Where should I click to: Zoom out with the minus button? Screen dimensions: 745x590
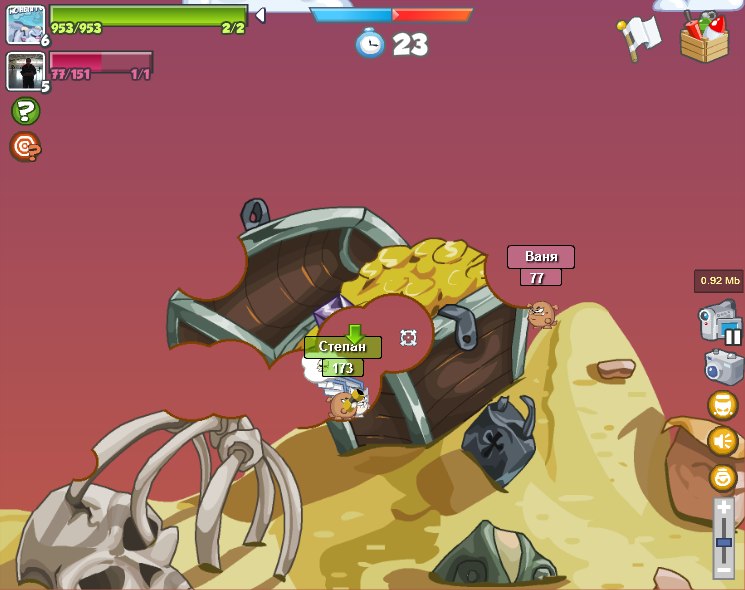[x=724, y=570]
